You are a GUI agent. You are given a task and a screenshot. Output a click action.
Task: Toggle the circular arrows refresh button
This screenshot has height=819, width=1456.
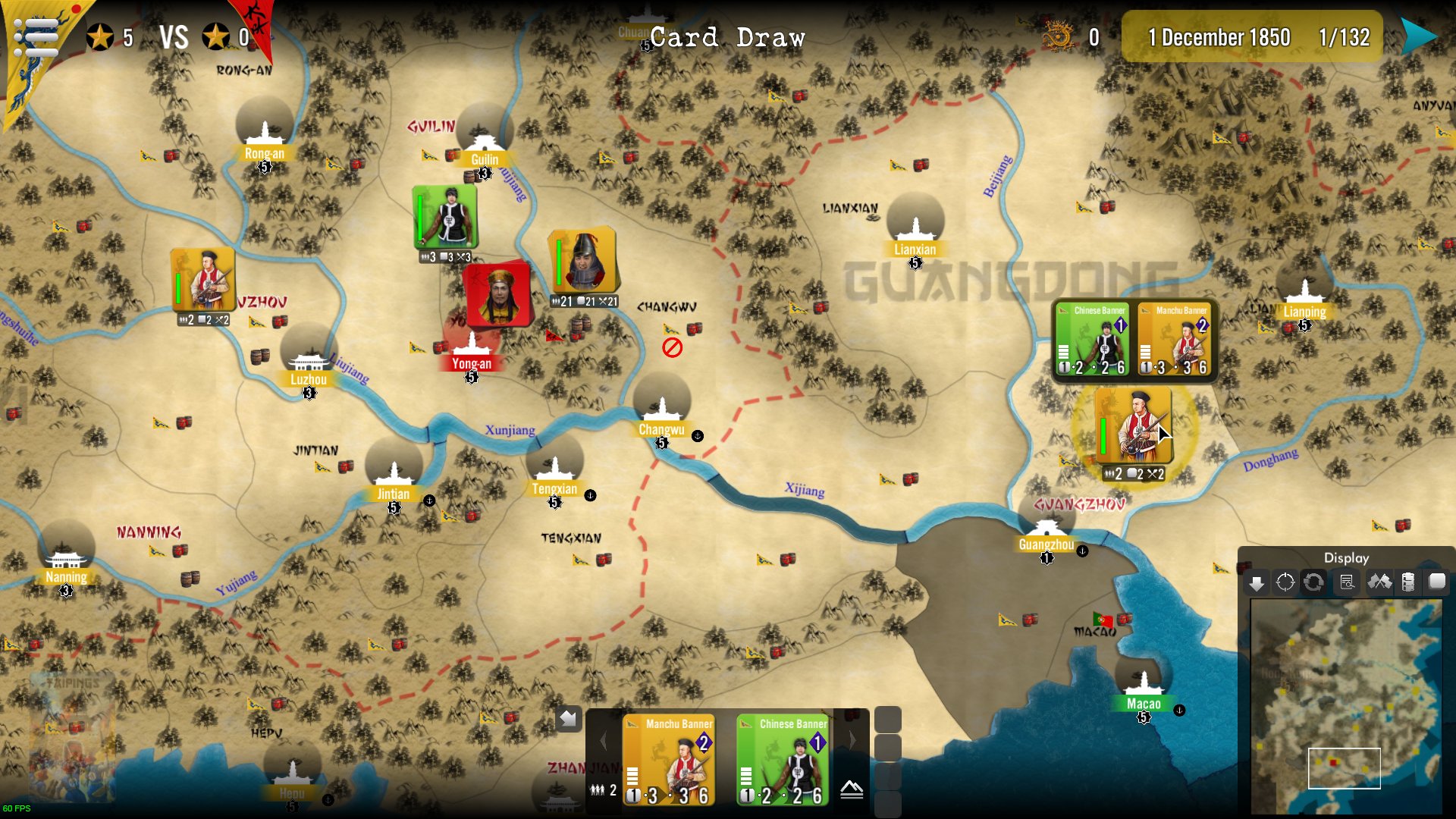point(1314,582)
